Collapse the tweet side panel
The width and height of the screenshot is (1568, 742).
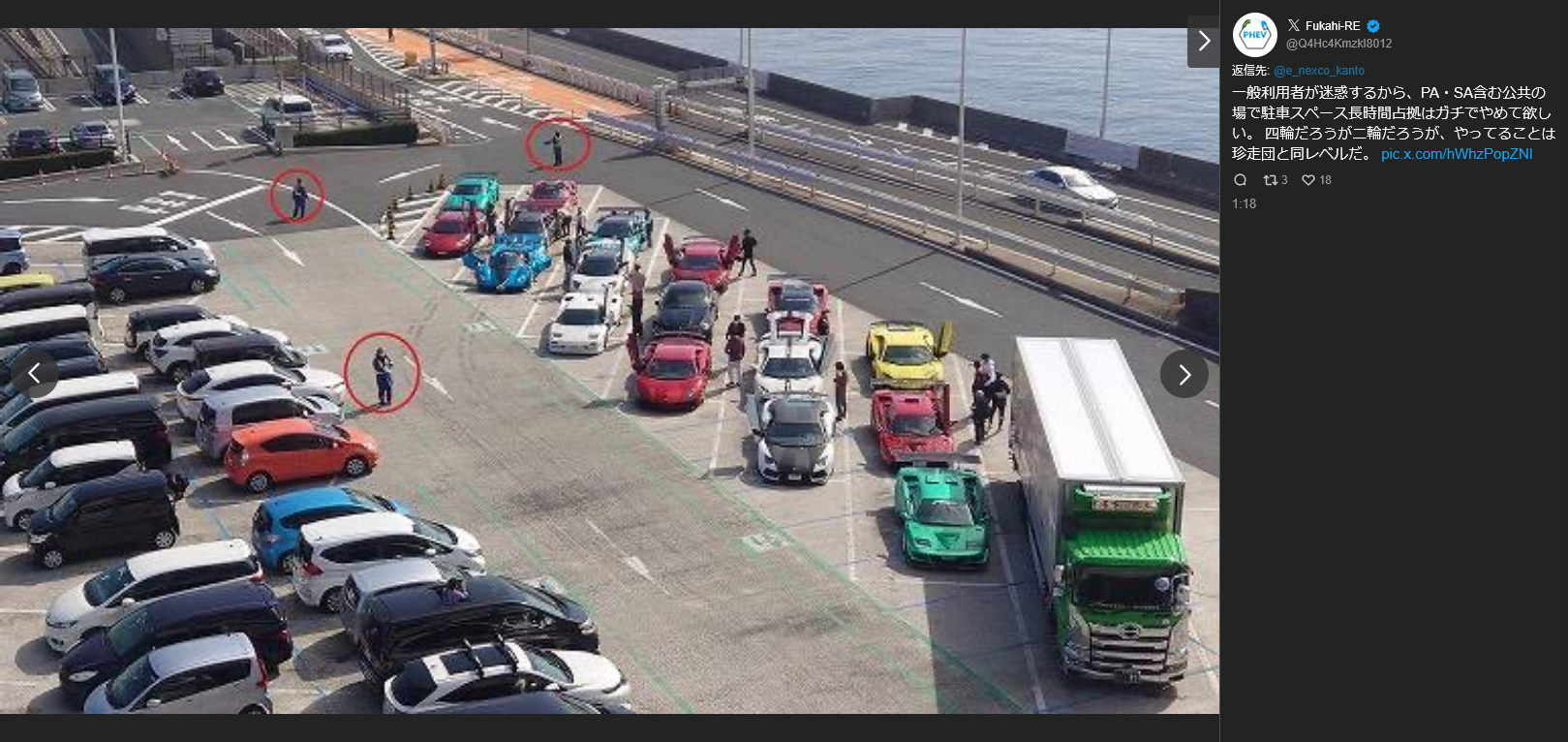coord(1203,42)
